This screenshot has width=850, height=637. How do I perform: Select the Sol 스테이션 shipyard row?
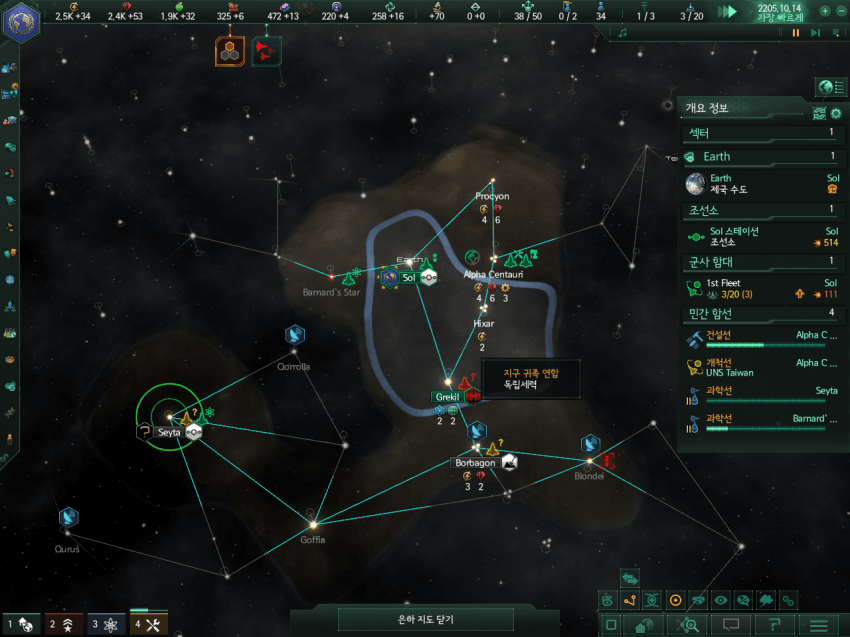(x=762, y=237)
